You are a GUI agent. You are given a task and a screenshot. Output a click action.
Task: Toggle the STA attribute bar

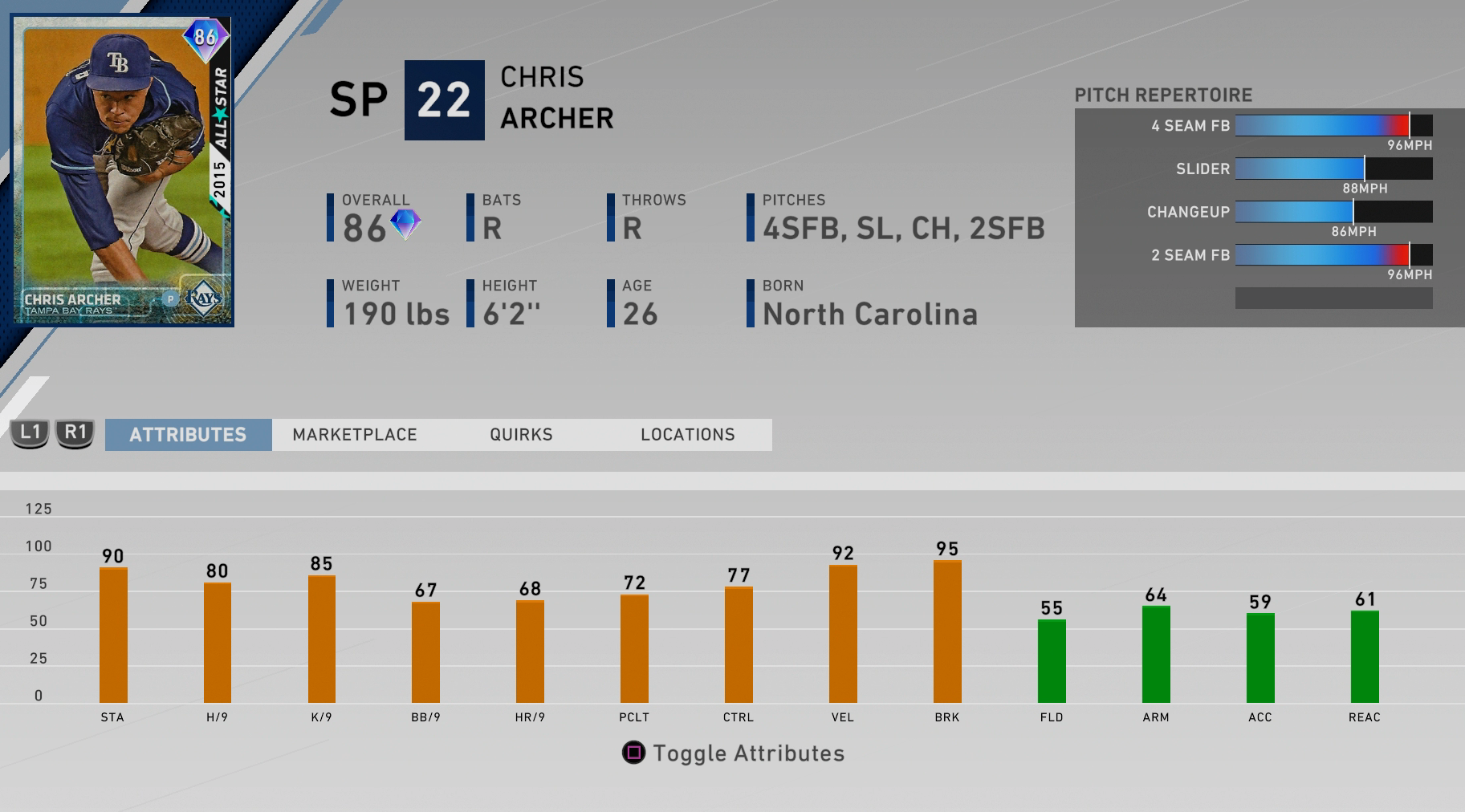point(112,634)
